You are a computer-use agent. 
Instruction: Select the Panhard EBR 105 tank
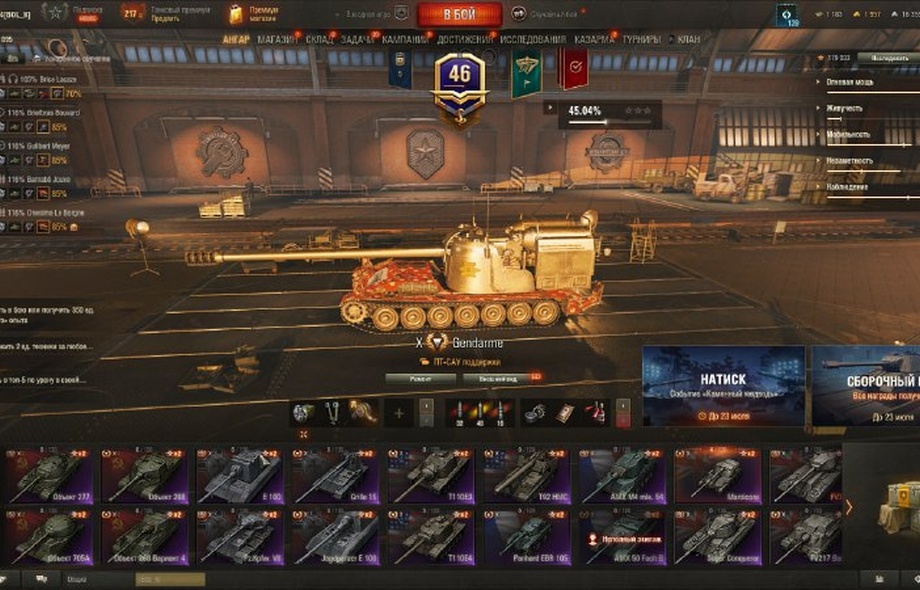[527, 538]
